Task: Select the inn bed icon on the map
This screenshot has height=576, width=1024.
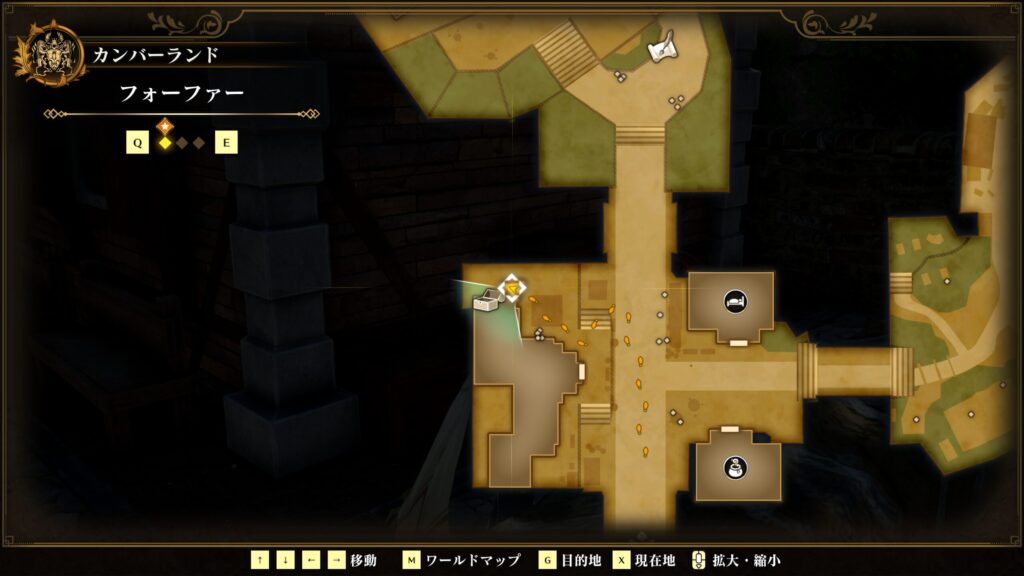Action: point(734,298)
